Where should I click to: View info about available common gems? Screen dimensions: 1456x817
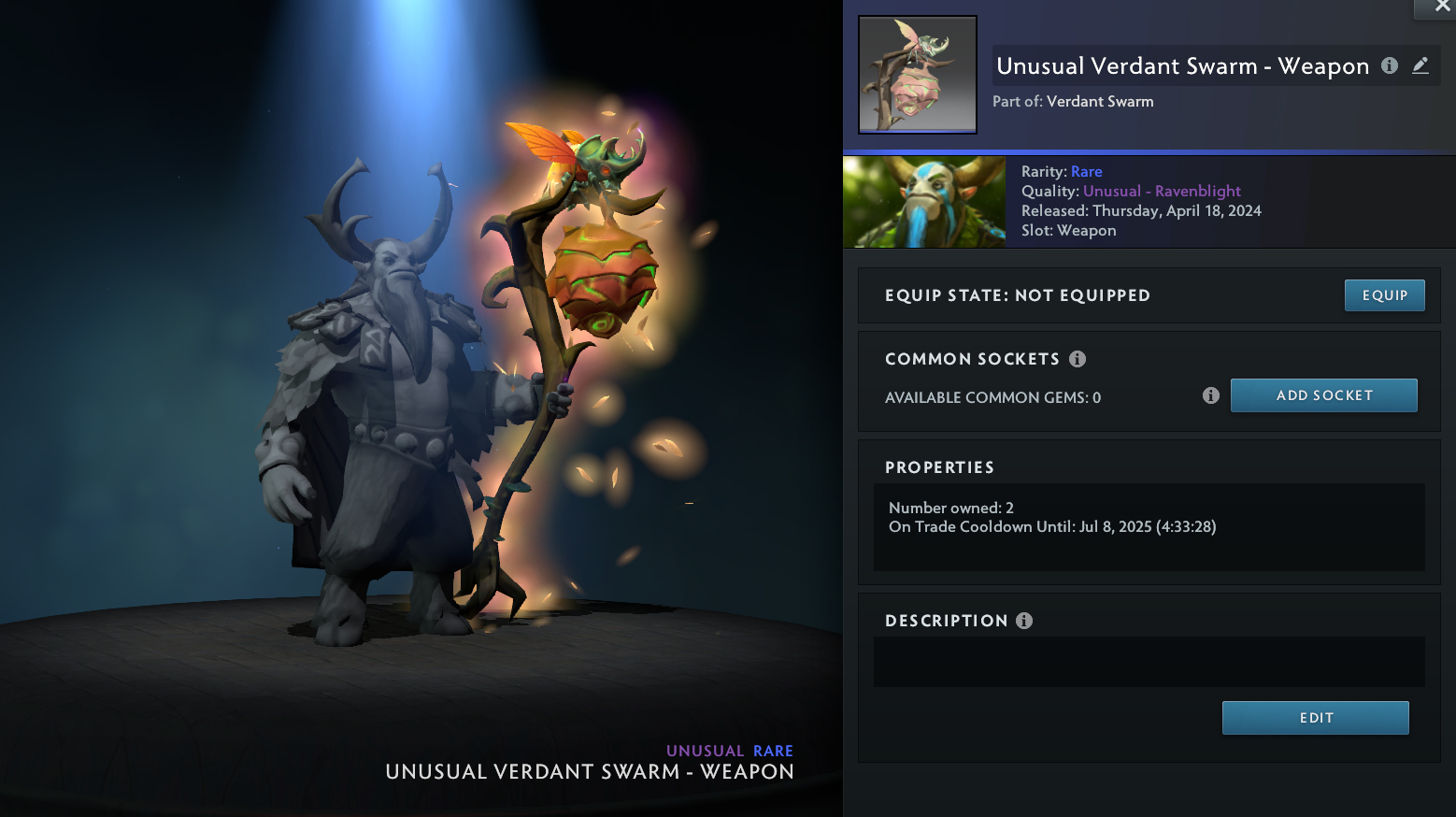[1211, 395]
